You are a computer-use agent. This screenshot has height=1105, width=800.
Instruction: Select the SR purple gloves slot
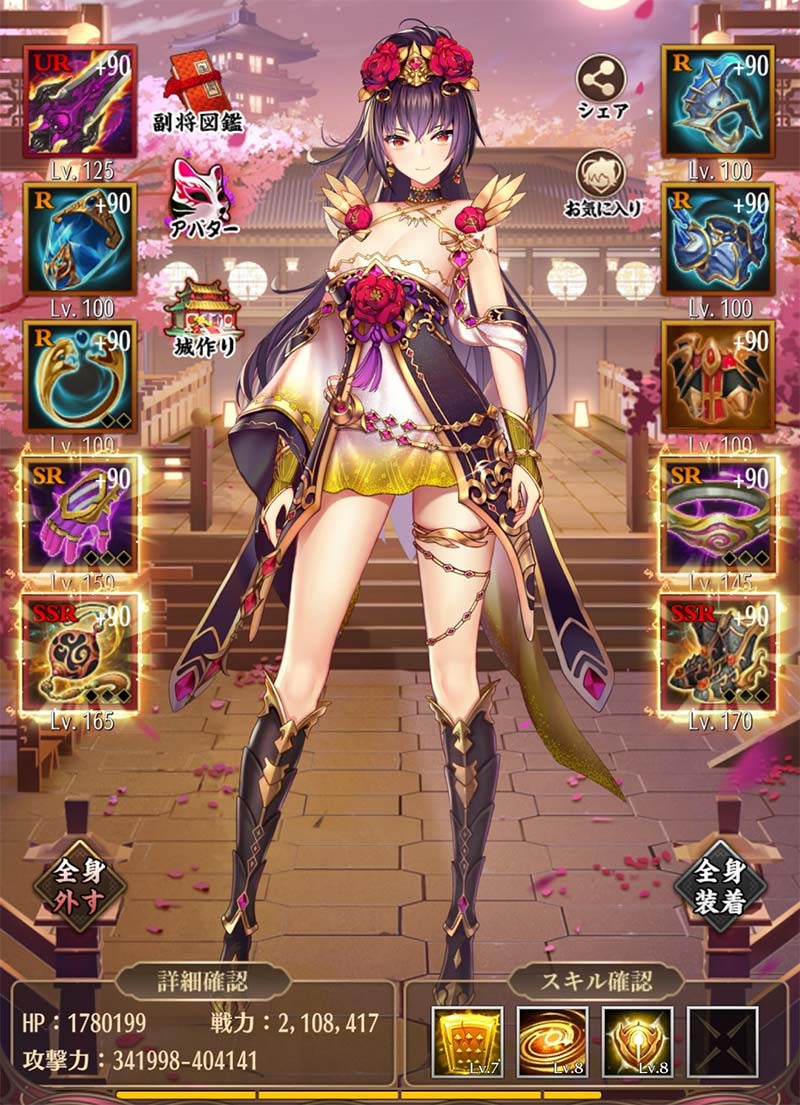pos(79,514)
